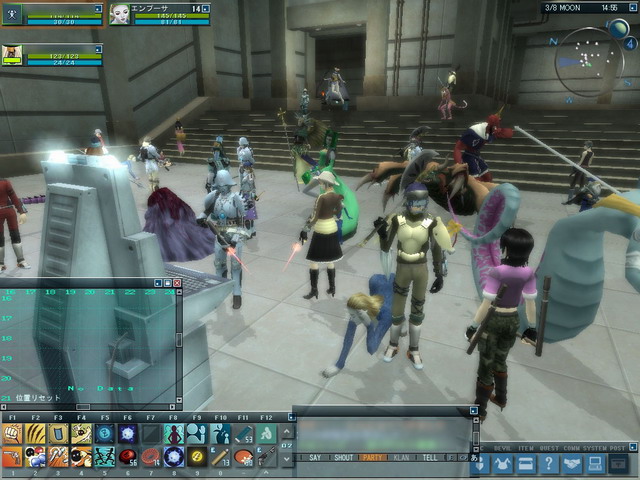Select the revolver icon in hotbar
The width and height of the screenshot is (640, 480).
pos(13,457)
